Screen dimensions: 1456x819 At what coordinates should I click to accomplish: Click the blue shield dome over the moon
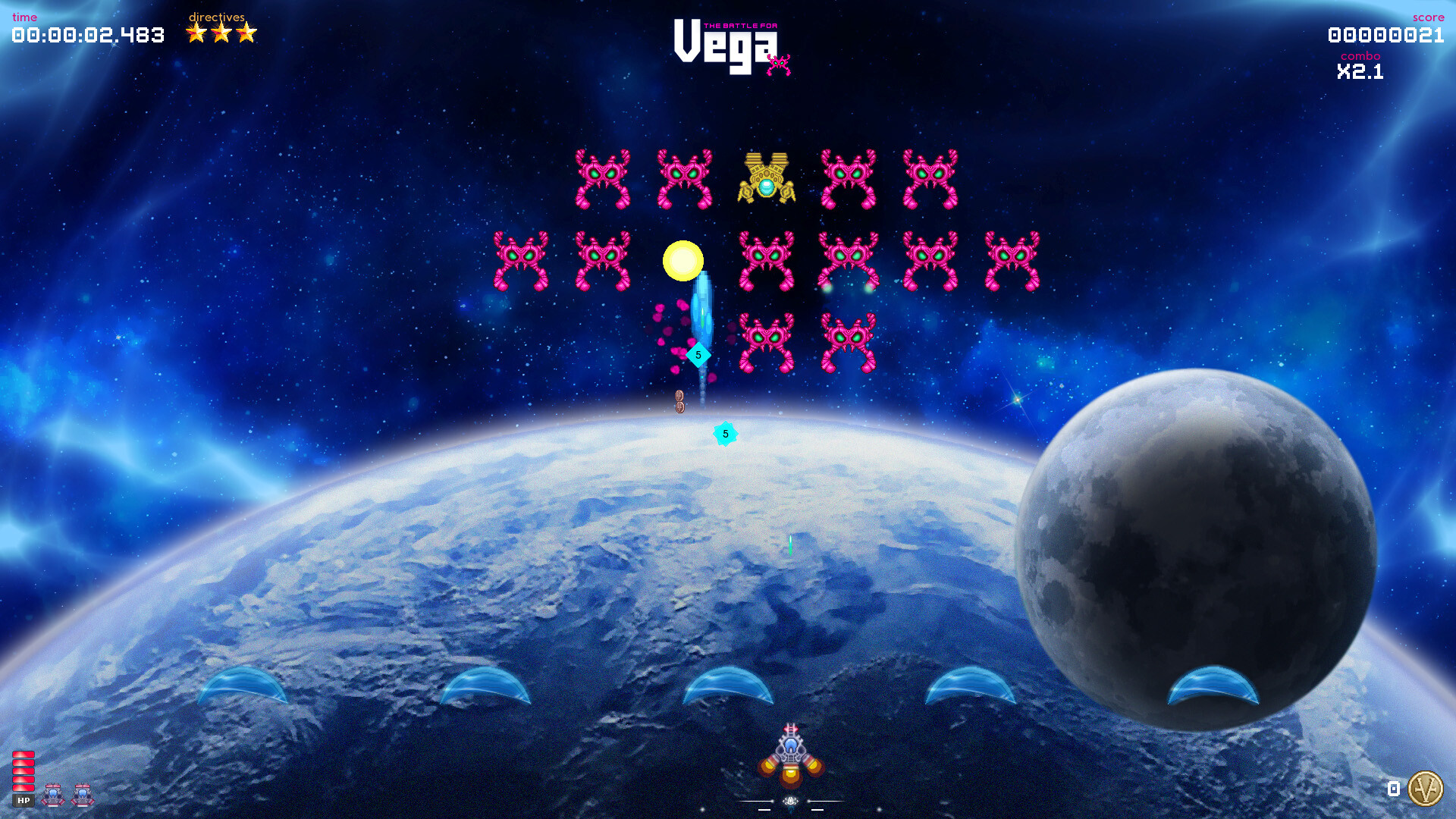pyautogui.click(x=1213, y=686)
